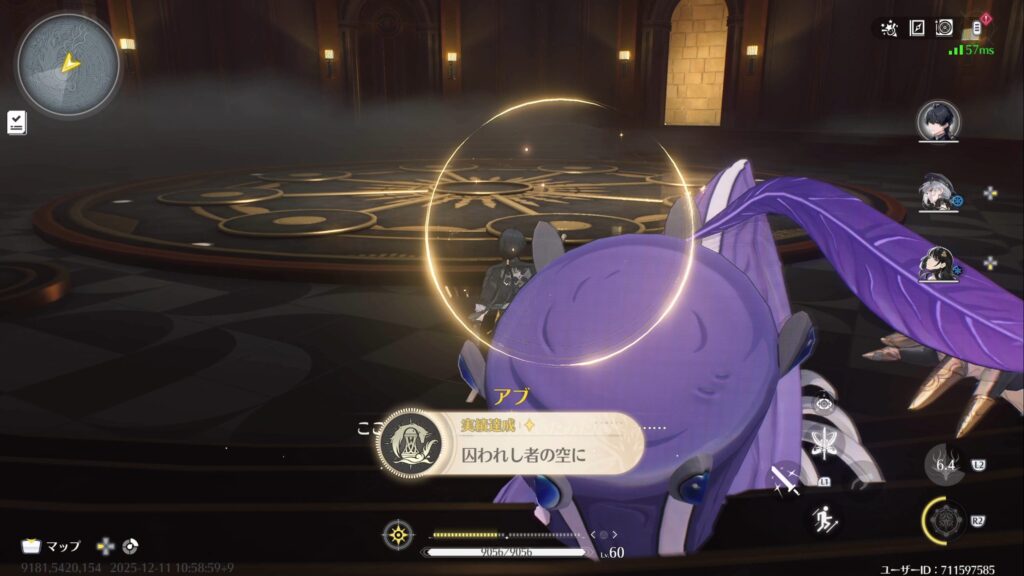Open the circular minimap
The height and width of the screenshot is (576, 1024).
(x=68, y=65)
